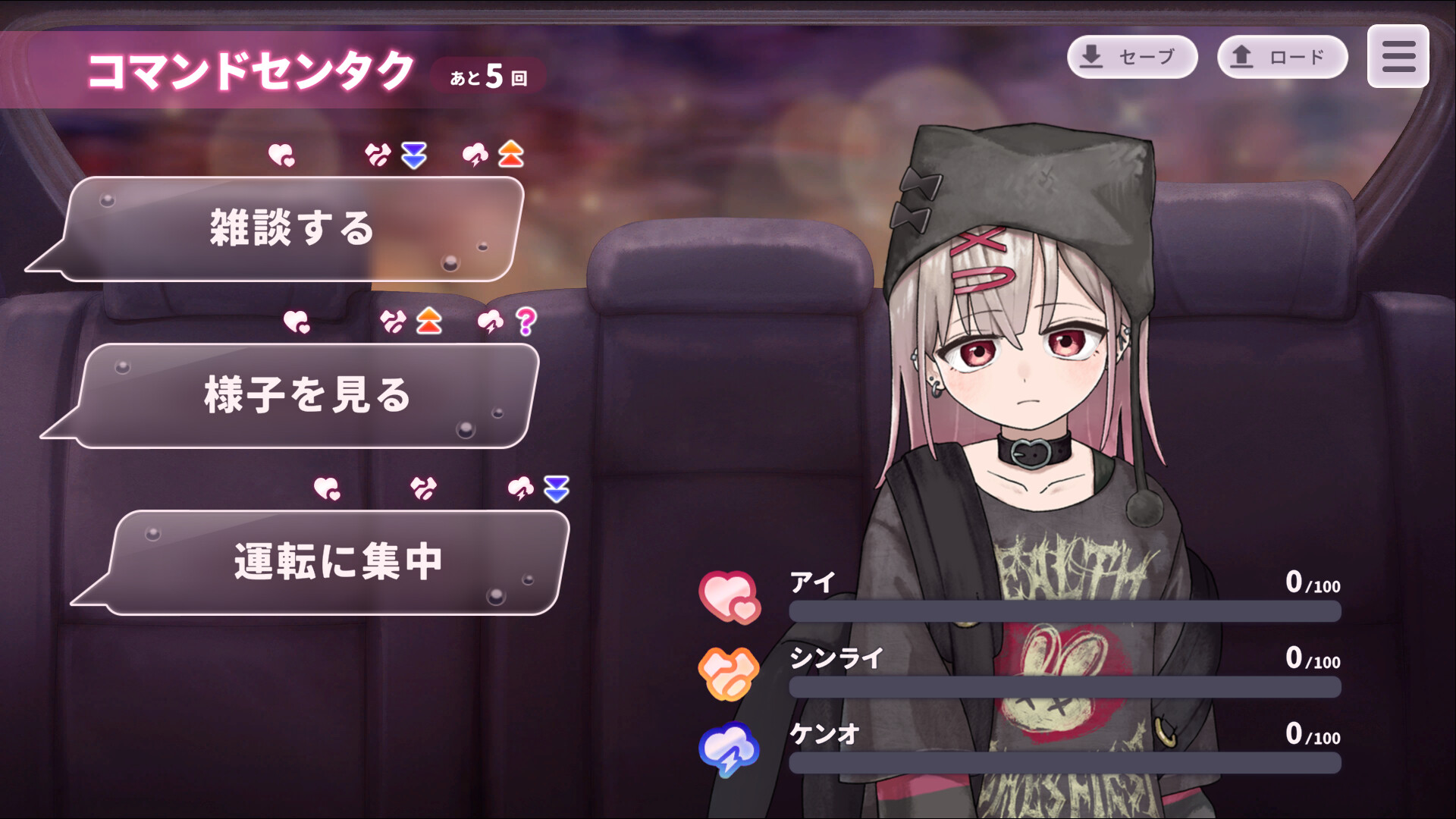Open the hamburger menu in the top-right corner
The height and width of the screenshot is (819, 1456).
1398,56
